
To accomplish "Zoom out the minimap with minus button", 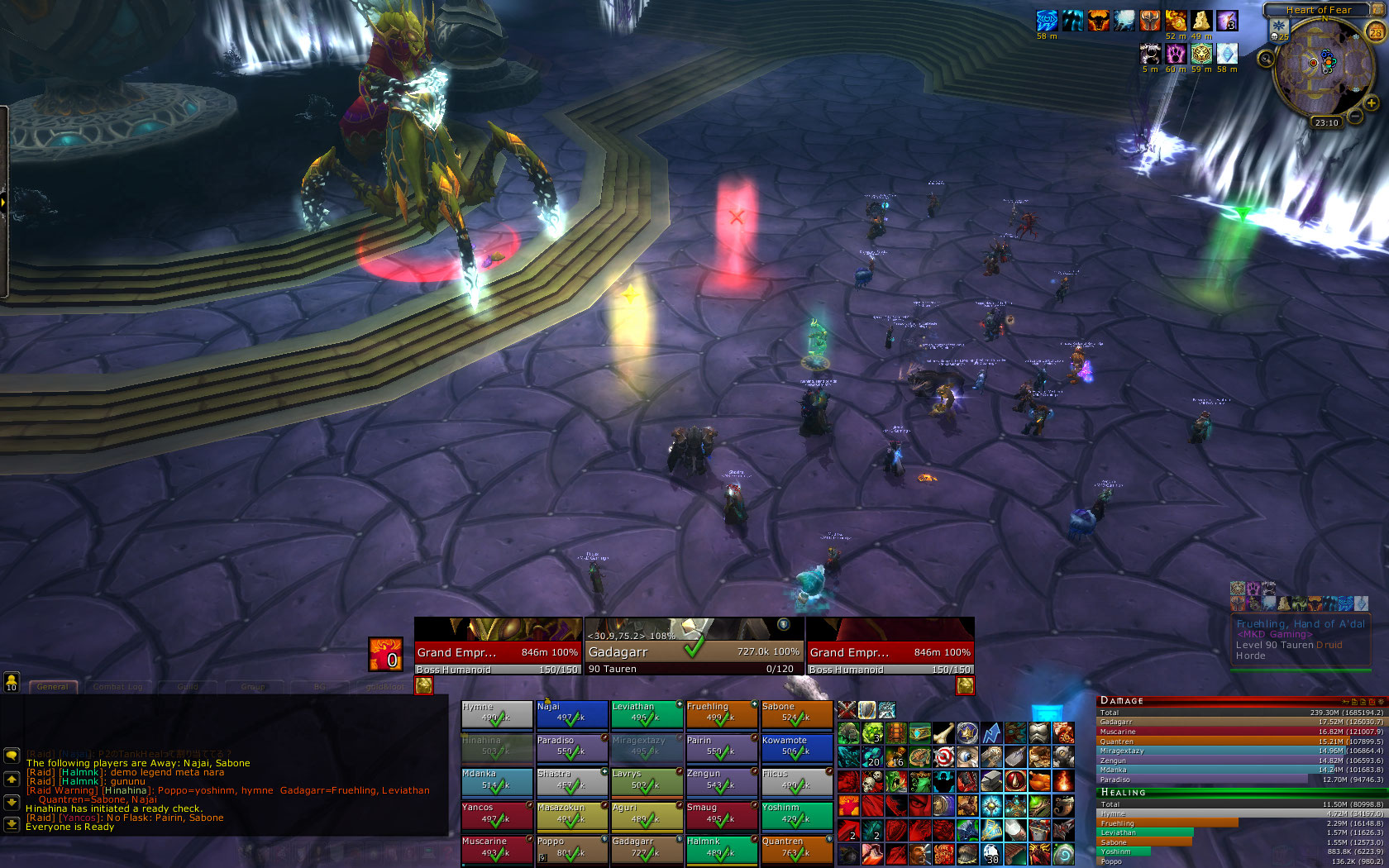I will [x=1356, y=117].
